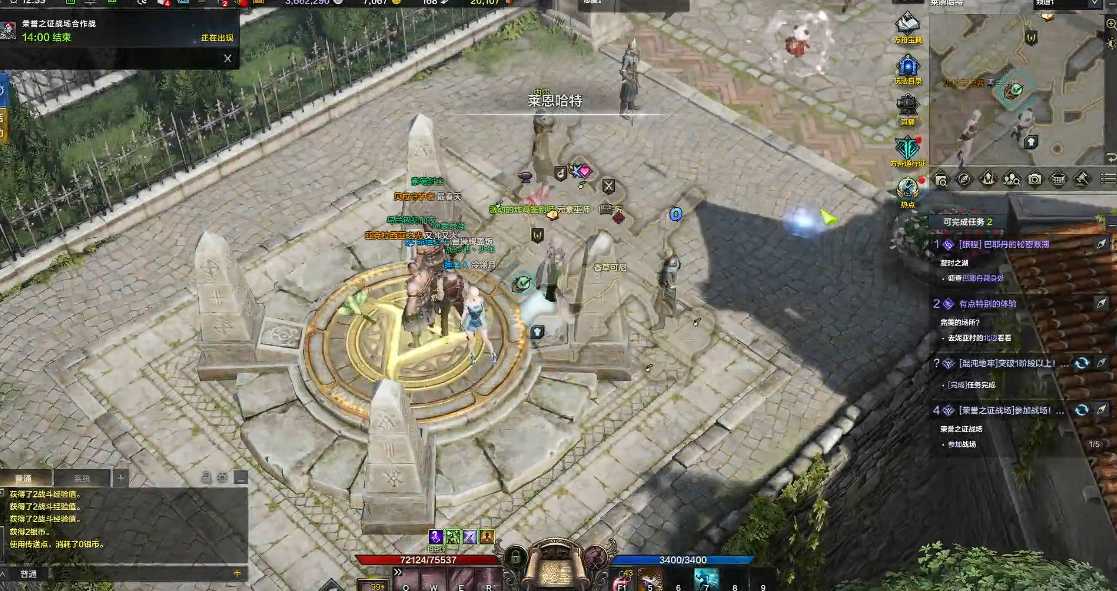1117x591 pixels.
Task: Click the minimap camera screenshot button
Action: pyautogui.click(x=1035, y=180)
